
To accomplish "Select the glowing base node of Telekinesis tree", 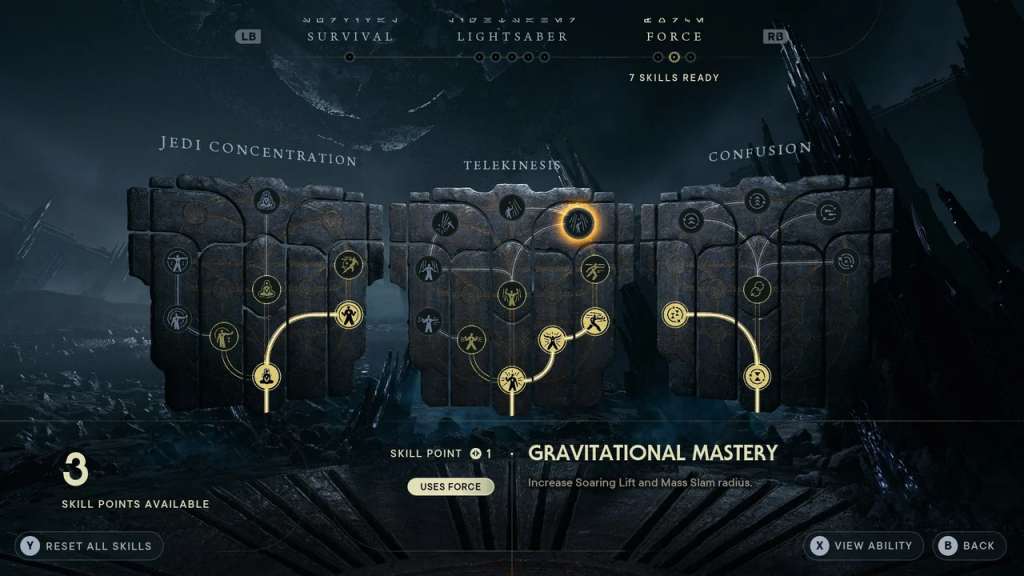I will [x=512, y=379].
